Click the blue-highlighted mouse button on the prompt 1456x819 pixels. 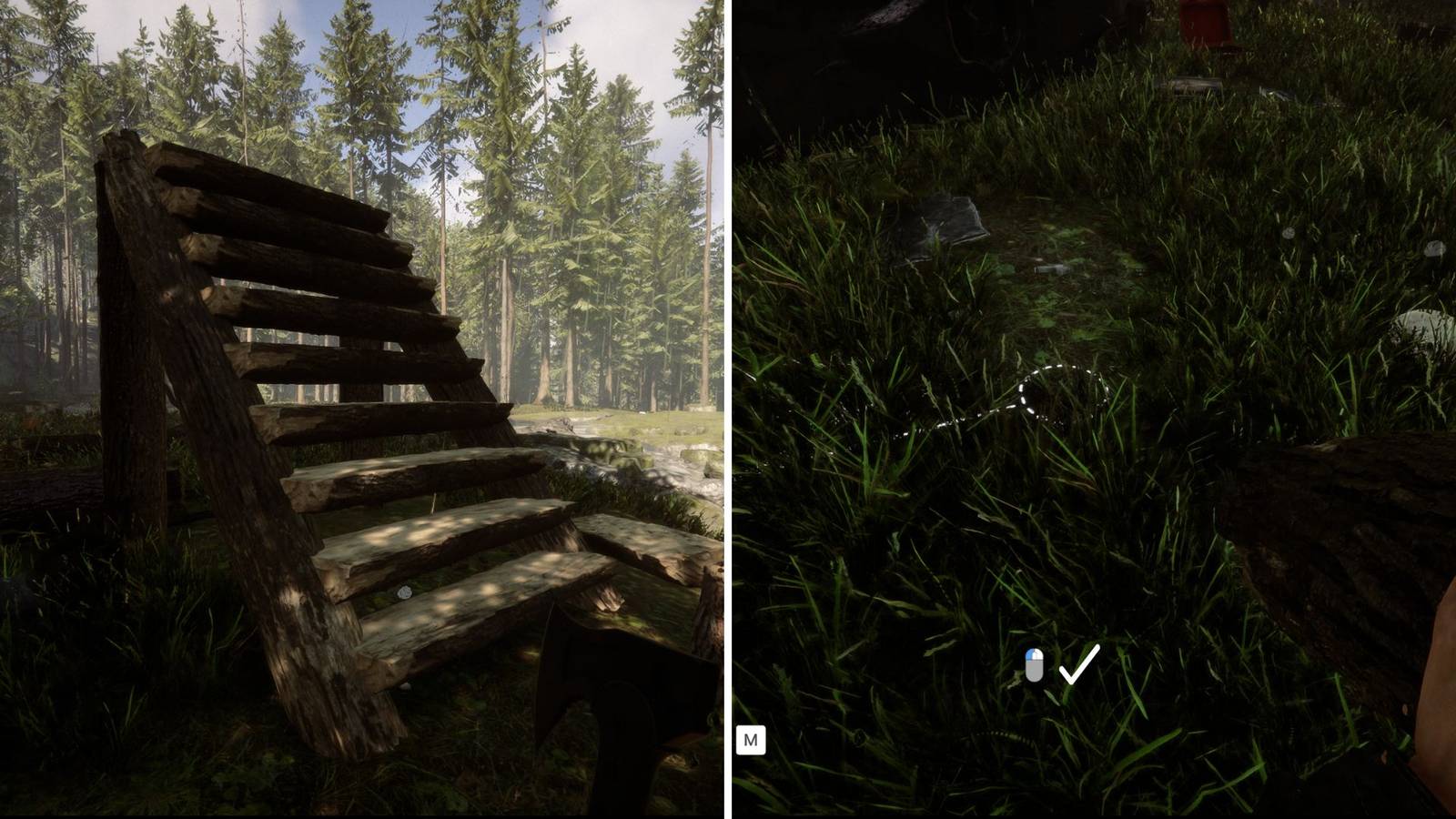[x=1031, y=653]
